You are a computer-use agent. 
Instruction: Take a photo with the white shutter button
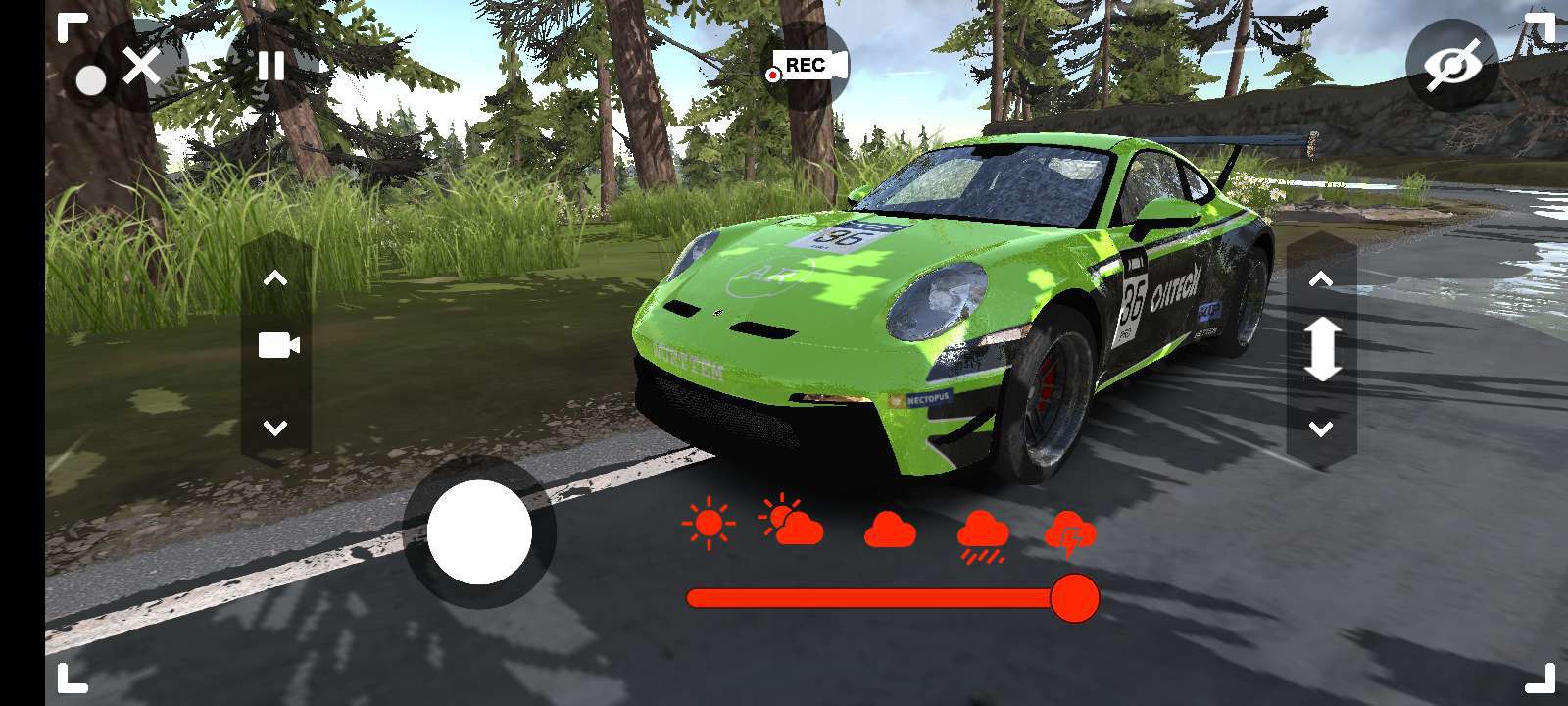tap(479, 532)
